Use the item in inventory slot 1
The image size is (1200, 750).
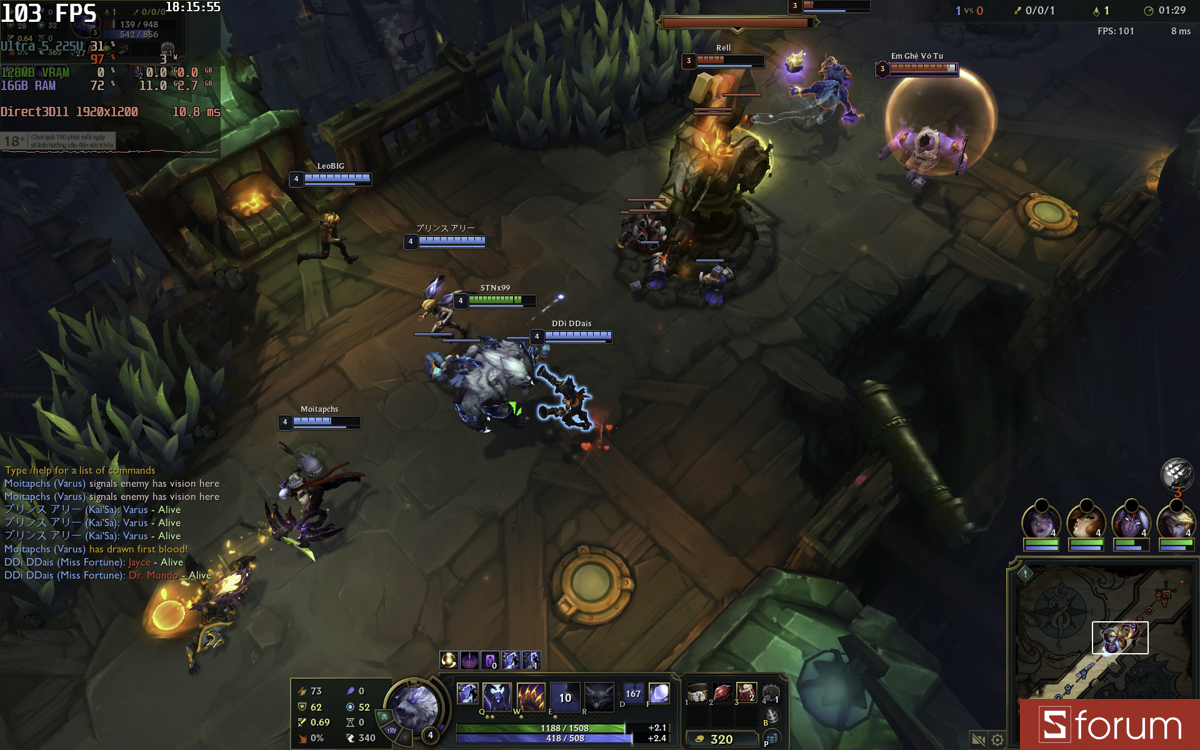pos(697,693)
